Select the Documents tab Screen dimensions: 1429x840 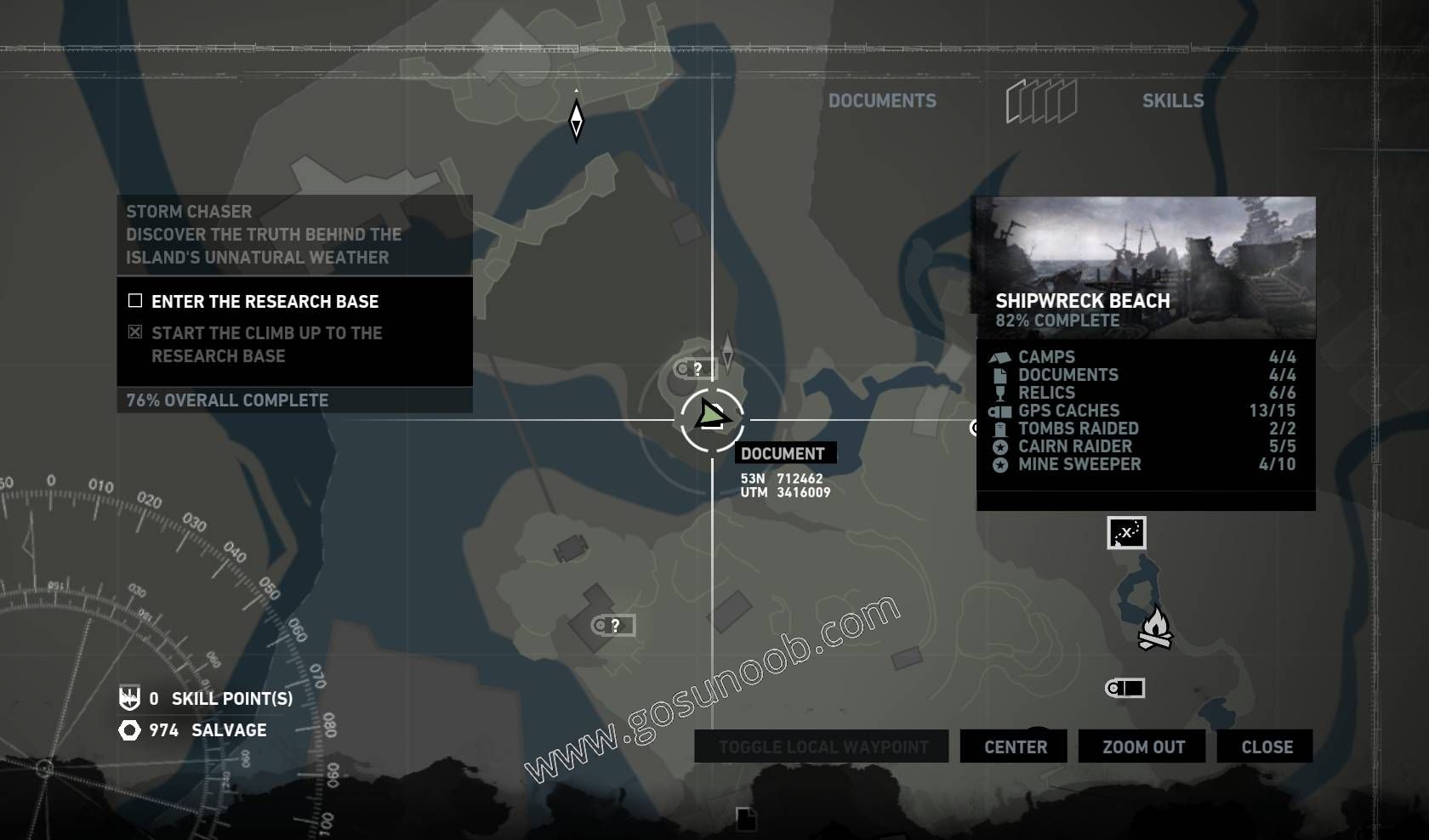coord(883,100)
